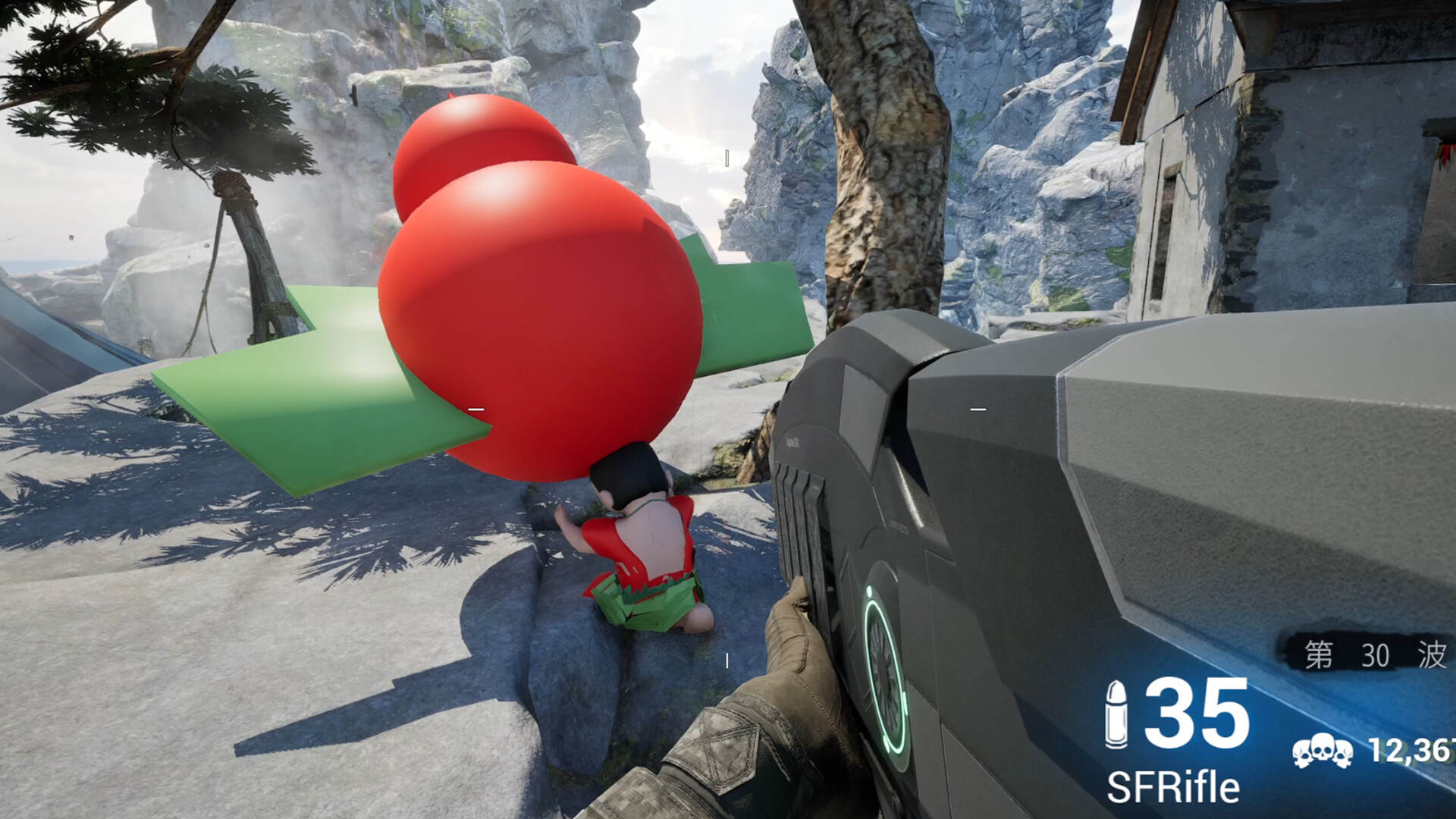Image resolution: width=1456 pixels, height=819 pixels.
Task: Click the left crosshair tick mark
Action: point(476,406)
